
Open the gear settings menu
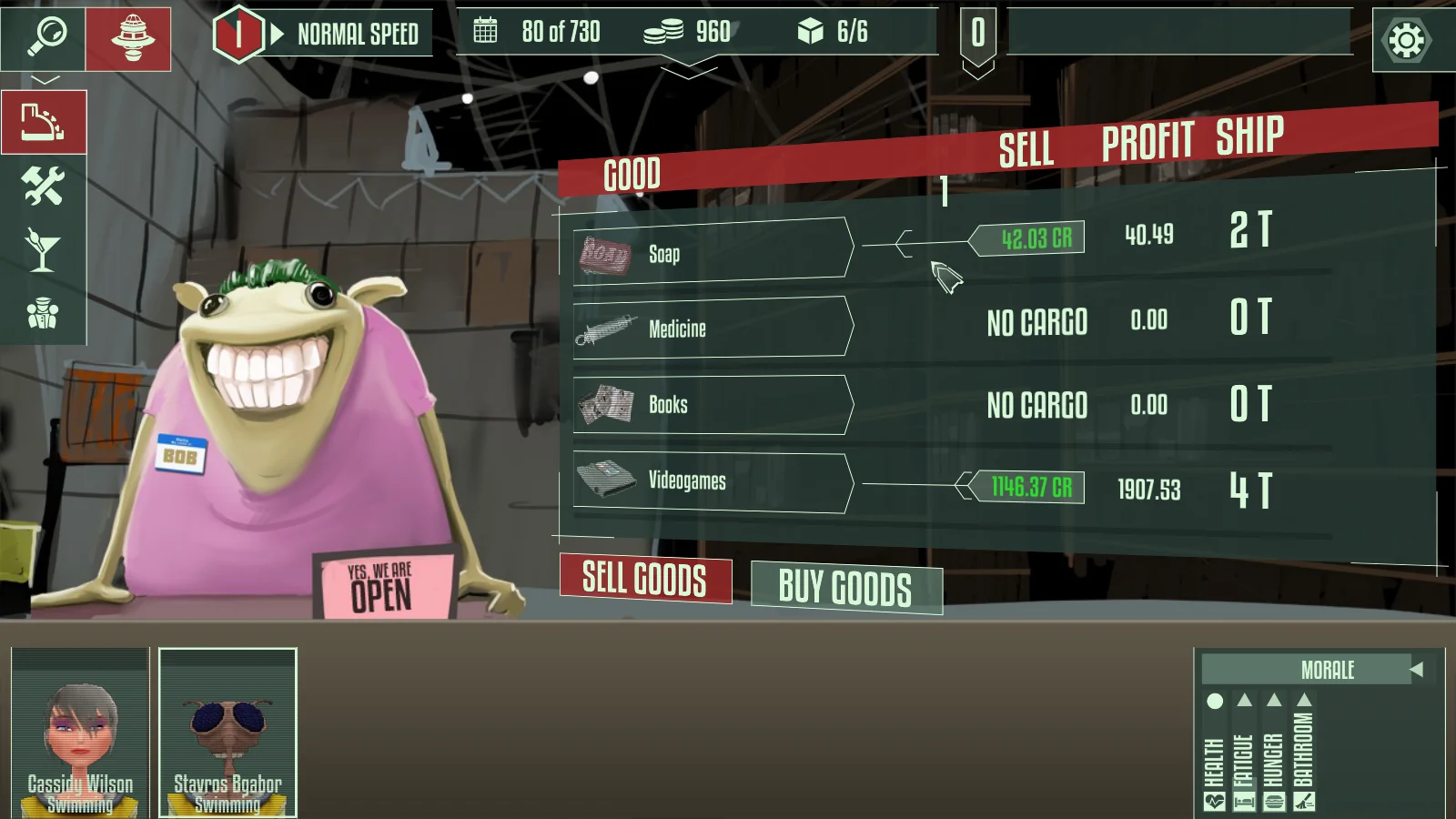click(1406, 40)
